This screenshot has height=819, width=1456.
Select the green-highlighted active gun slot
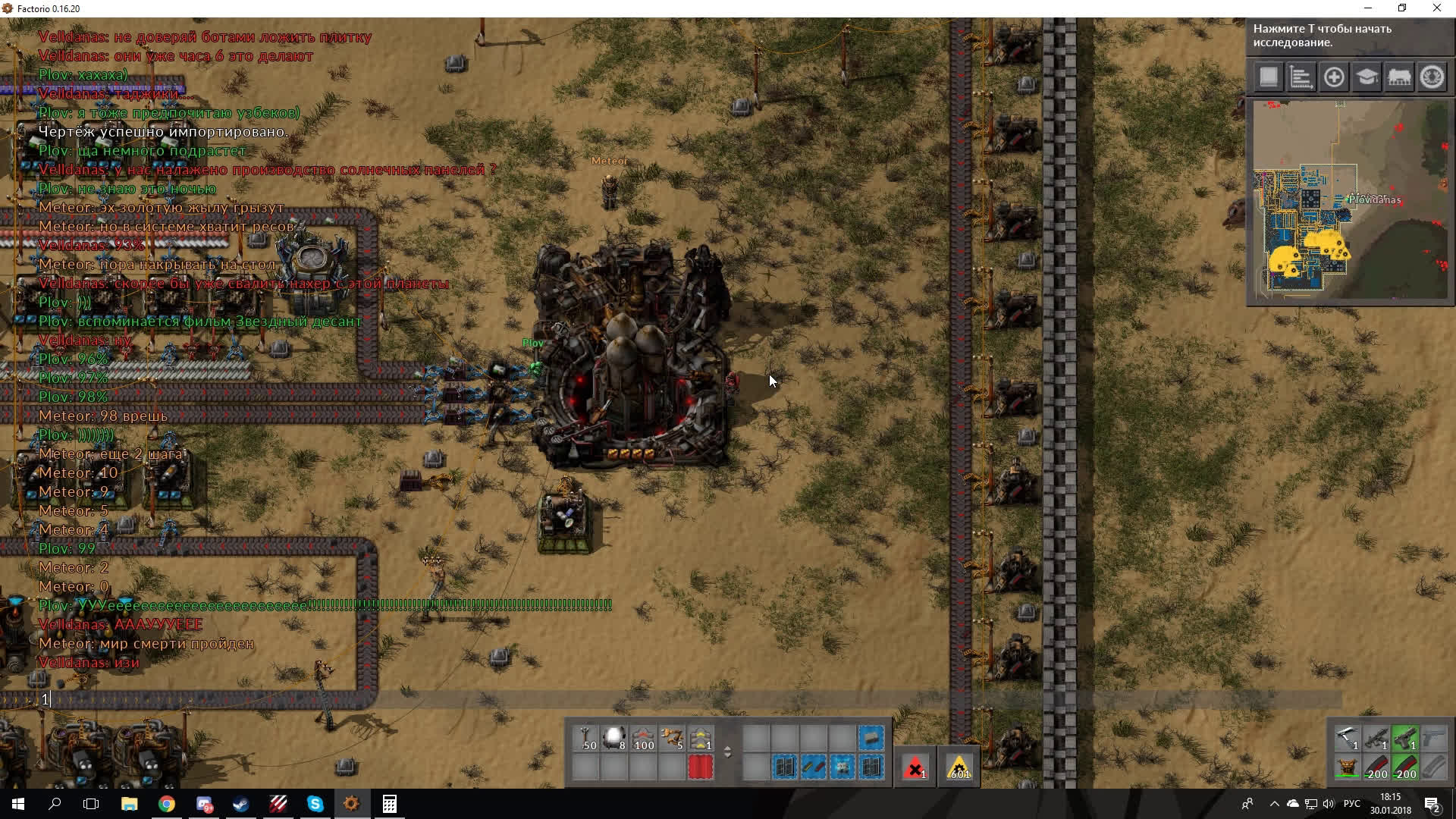(1405, 739)
